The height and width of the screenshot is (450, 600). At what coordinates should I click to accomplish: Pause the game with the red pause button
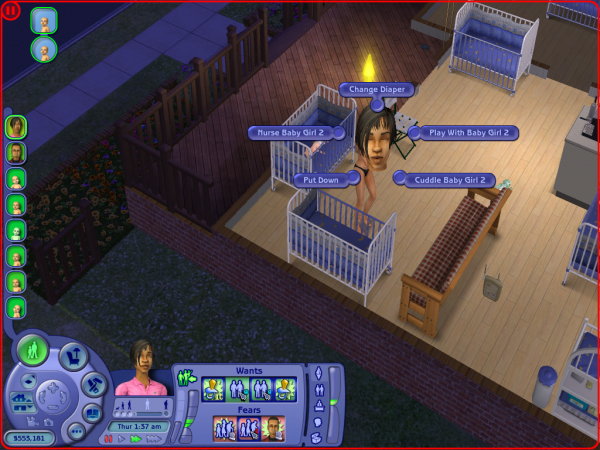click(107, 439)
